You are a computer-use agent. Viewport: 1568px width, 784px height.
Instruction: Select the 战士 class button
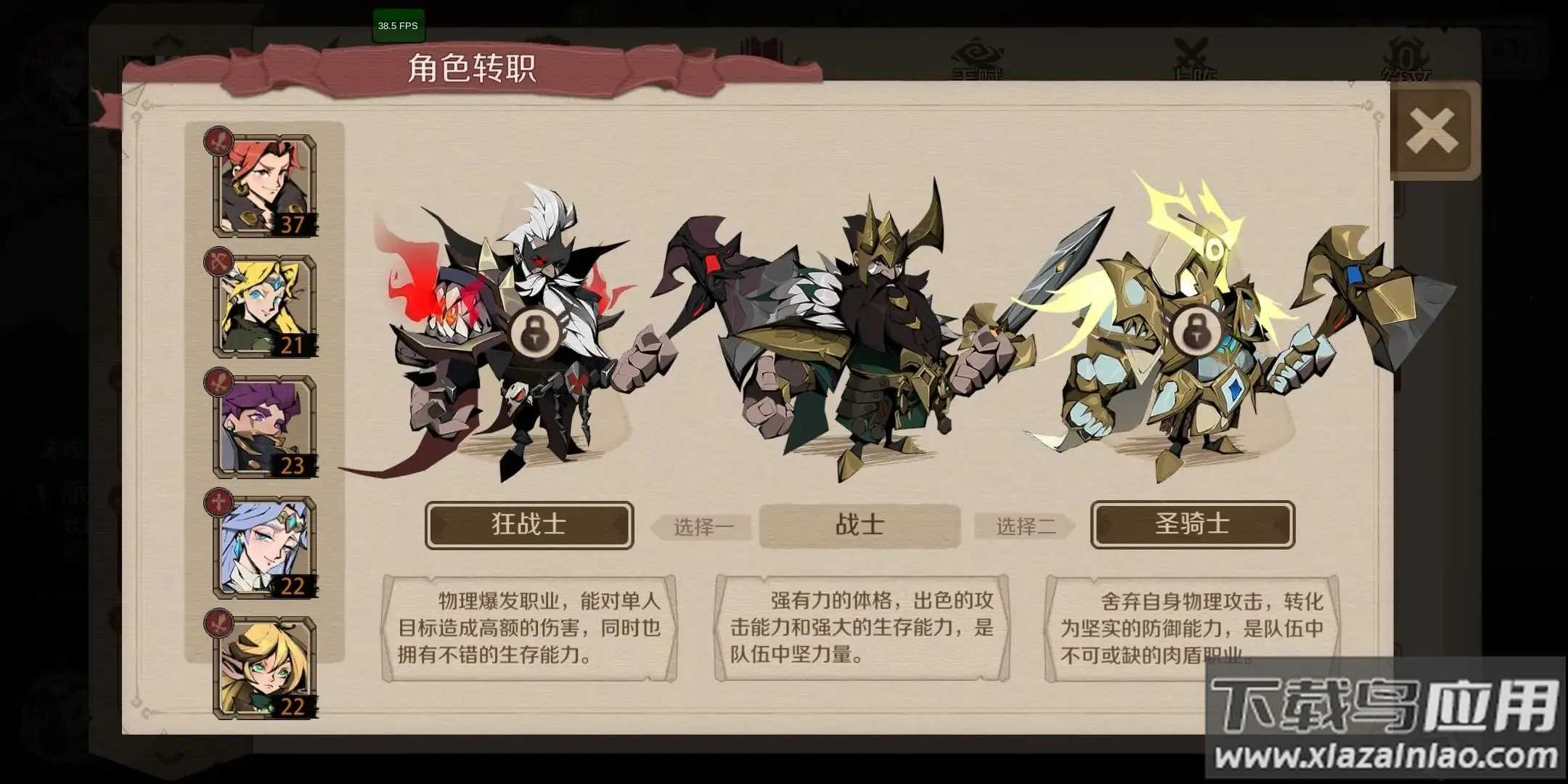coord(860,526)
